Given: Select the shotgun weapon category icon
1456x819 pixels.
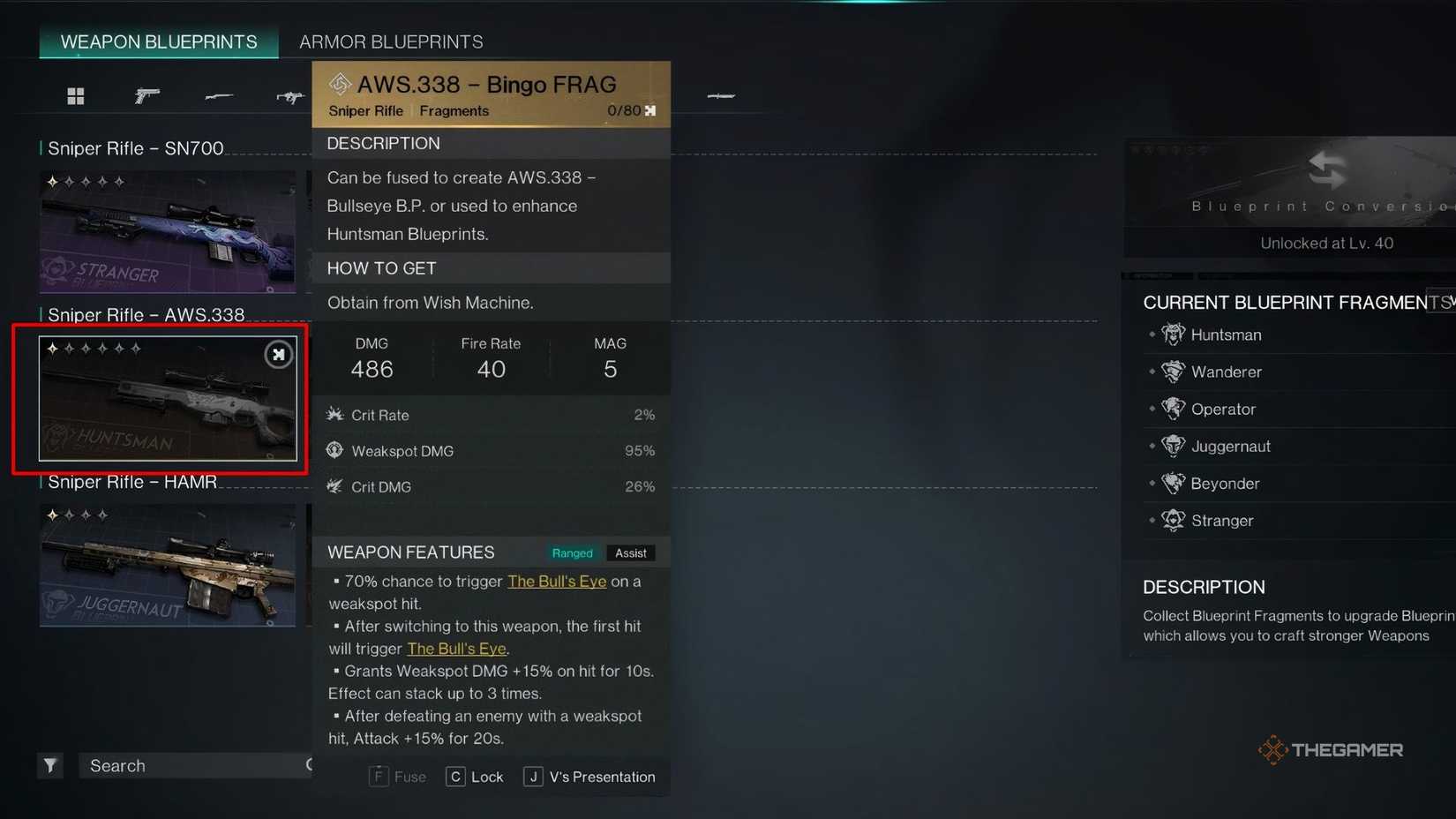Looking at the screenshot, I should [219, 95].
